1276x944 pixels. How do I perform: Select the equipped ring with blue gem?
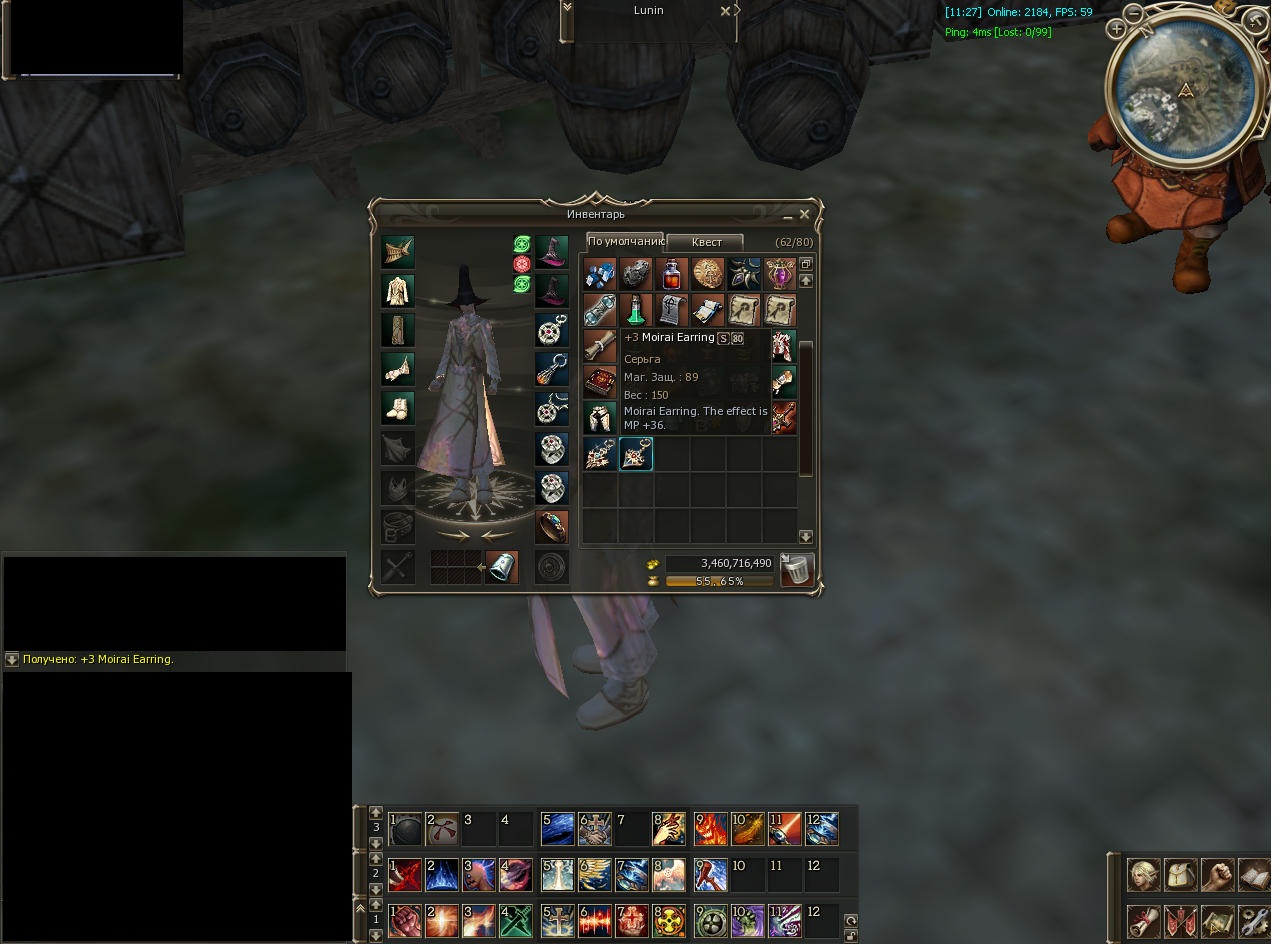click(x=552, y=525)
